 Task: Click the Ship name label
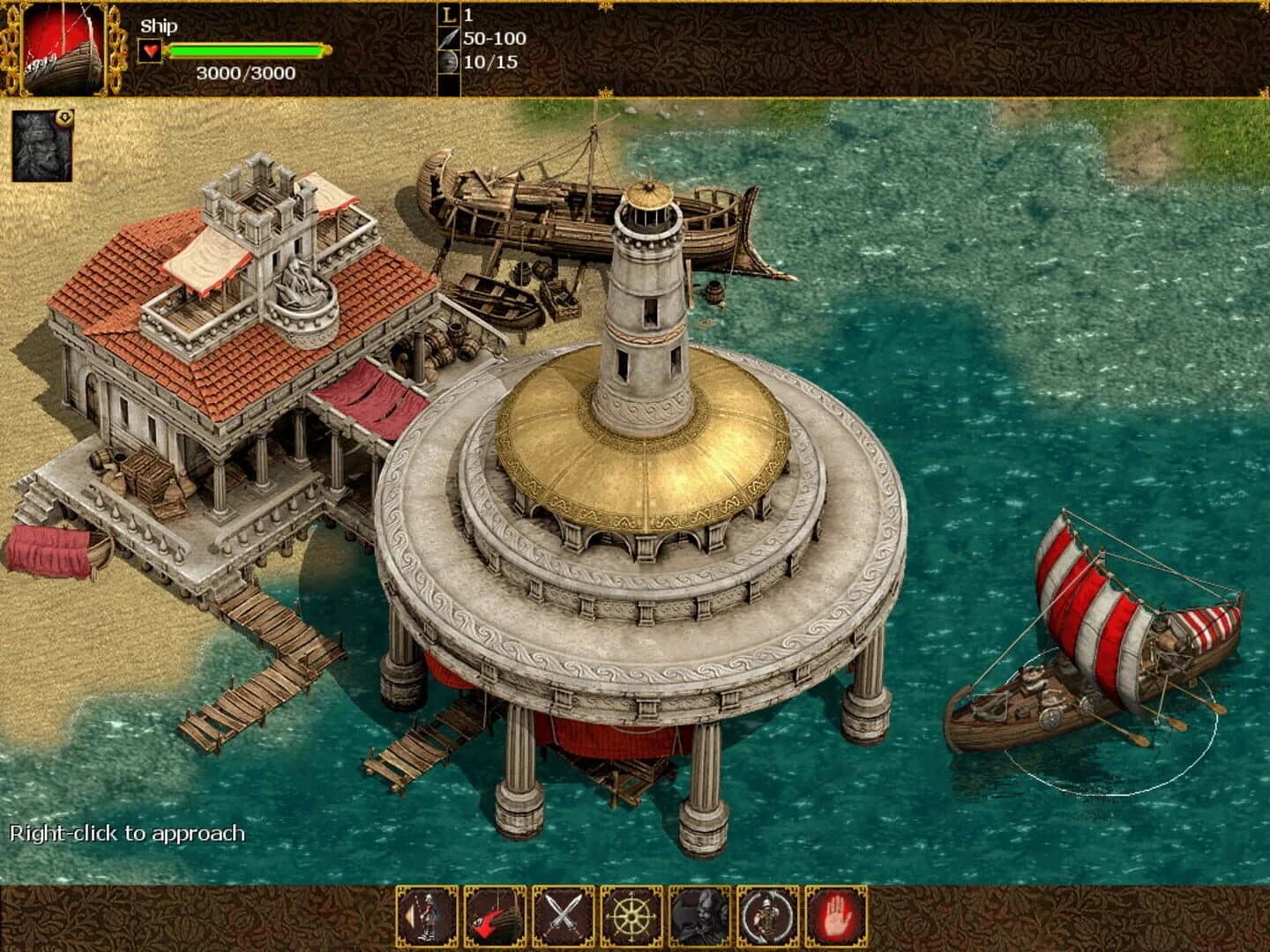click(x=159, y=26)
